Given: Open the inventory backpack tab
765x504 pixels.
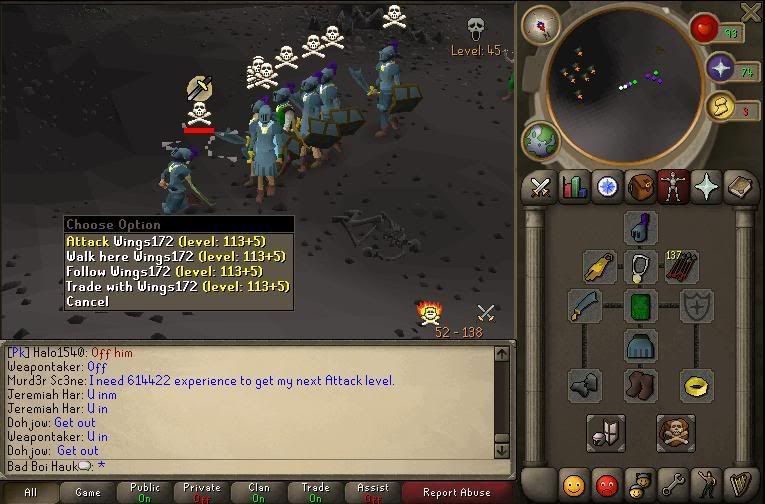Looking at the screenshot, I should (640, 187).
